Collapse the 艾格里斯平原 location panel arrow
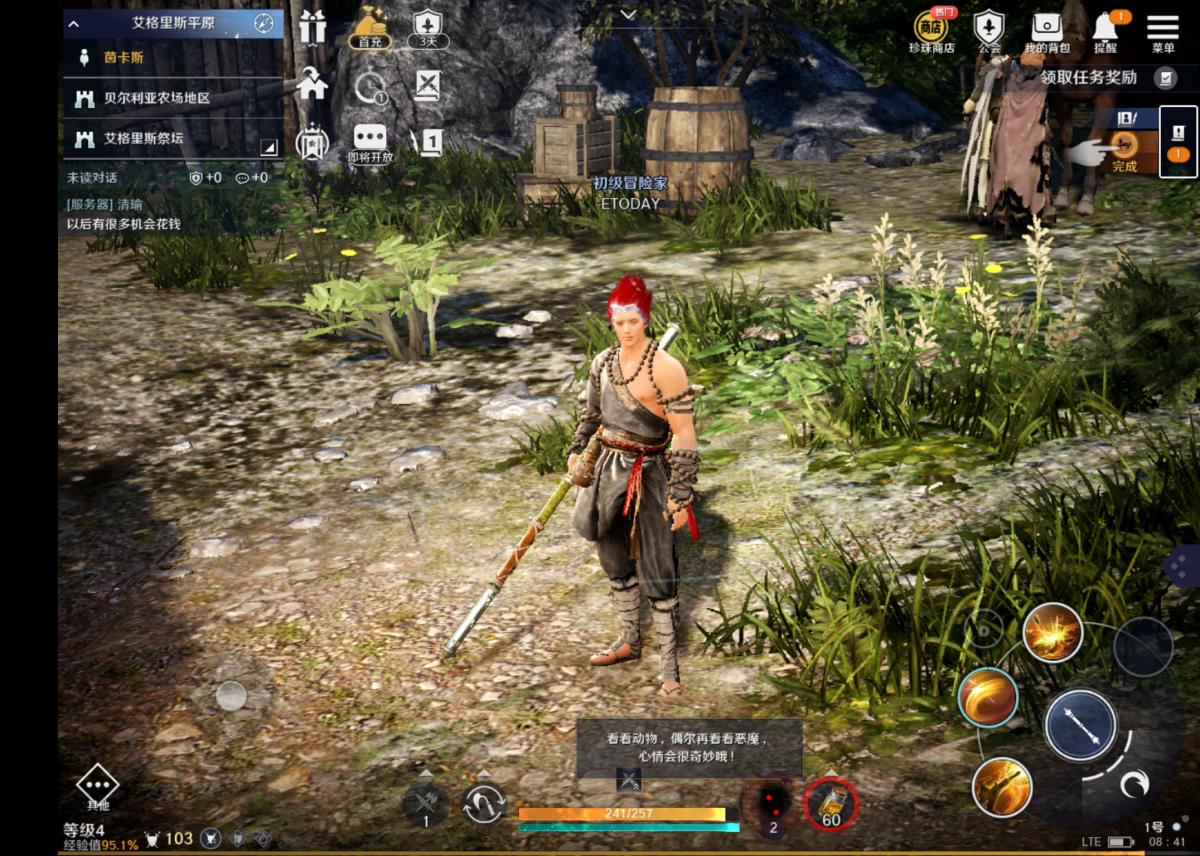The width and height of the screenshot is (1200, 856). coord(73,23)
